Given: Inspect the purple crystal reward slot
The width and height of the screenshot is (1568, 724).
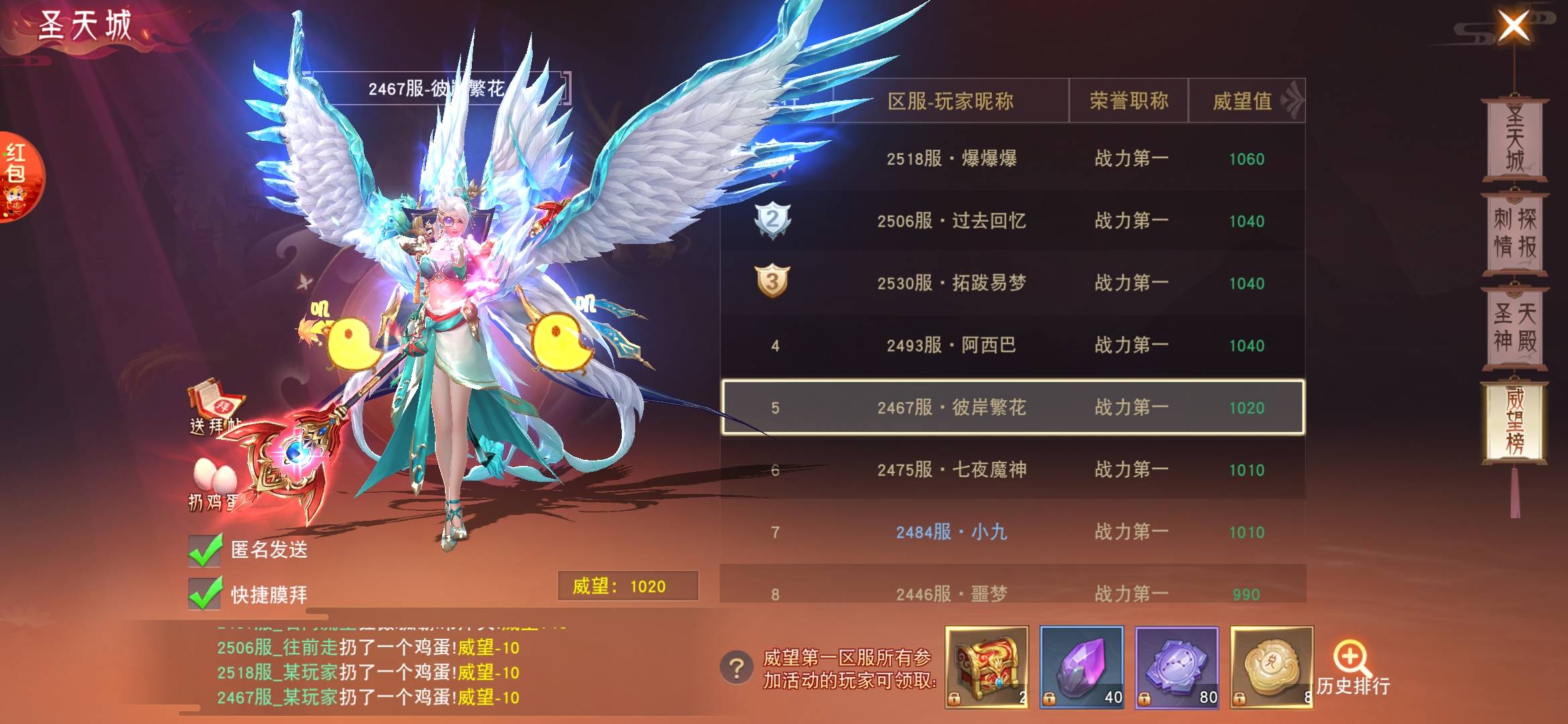Looking at the screenshot, I should point(1082,667).
